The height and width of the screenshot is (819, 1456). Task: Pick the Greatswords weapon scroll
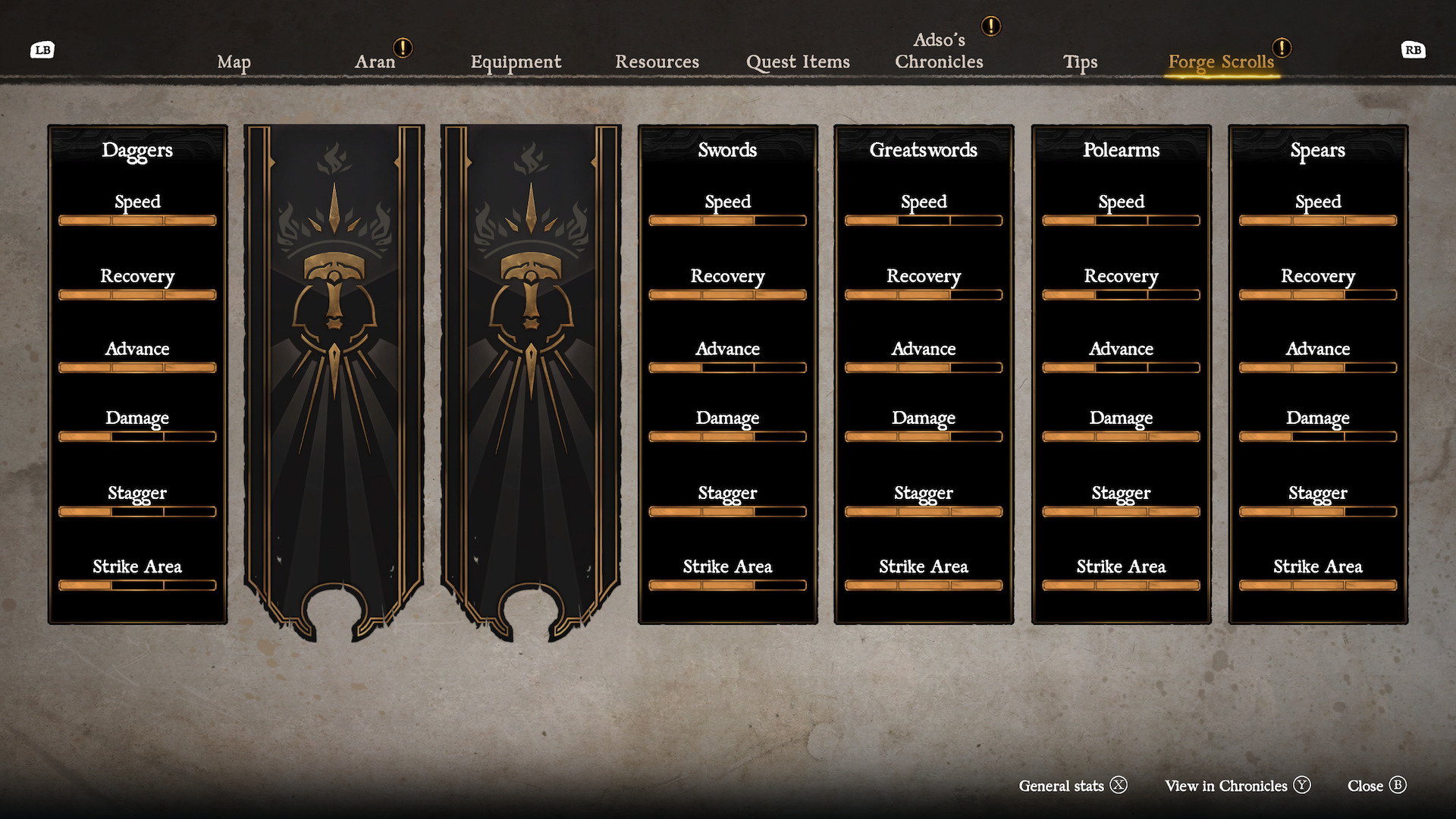(924, 375)
